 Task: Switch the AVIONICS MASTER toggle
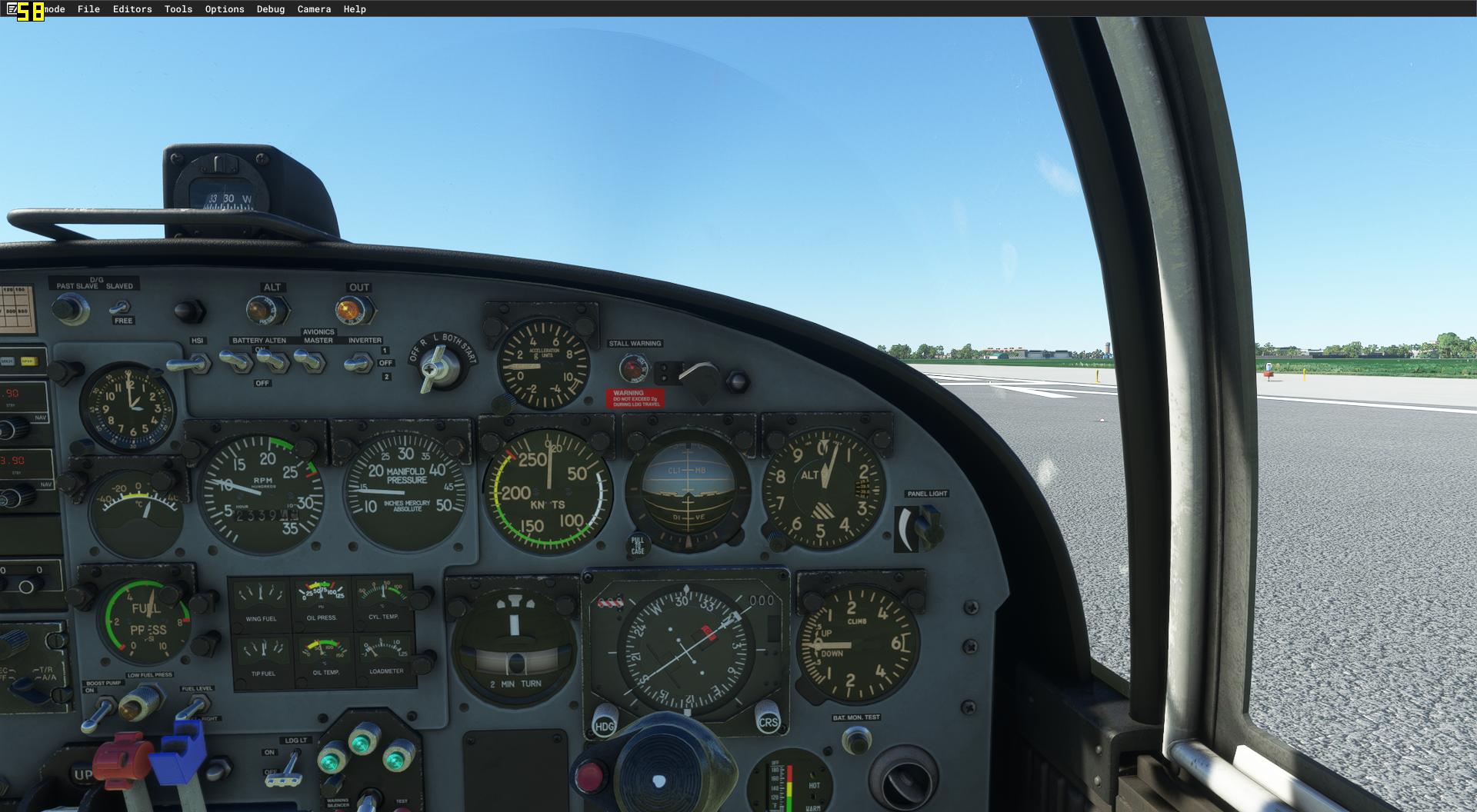coord(308,360)
